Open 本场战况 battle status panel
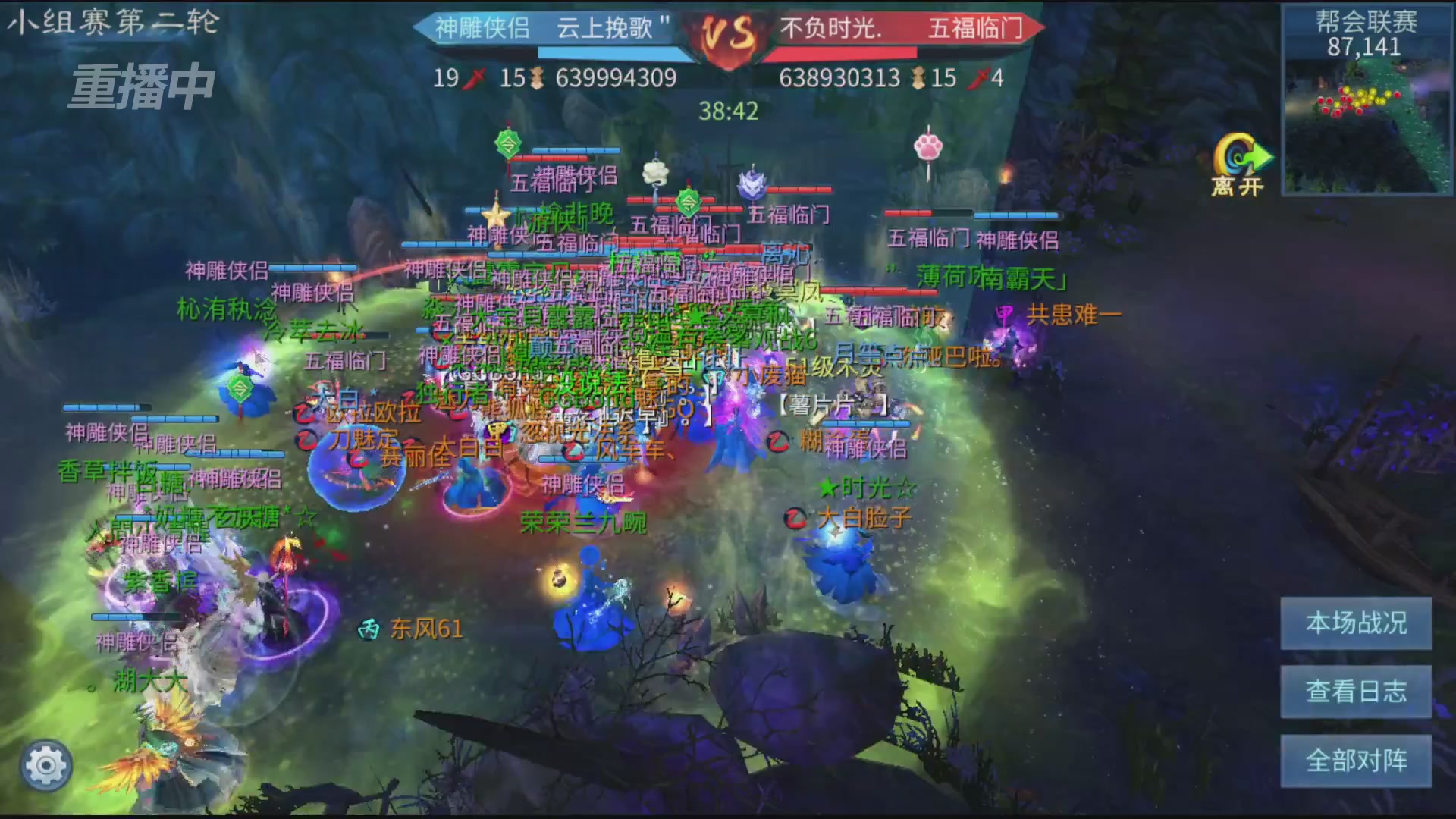Screen dimensions: 1456x819 tap(1354, 623)
